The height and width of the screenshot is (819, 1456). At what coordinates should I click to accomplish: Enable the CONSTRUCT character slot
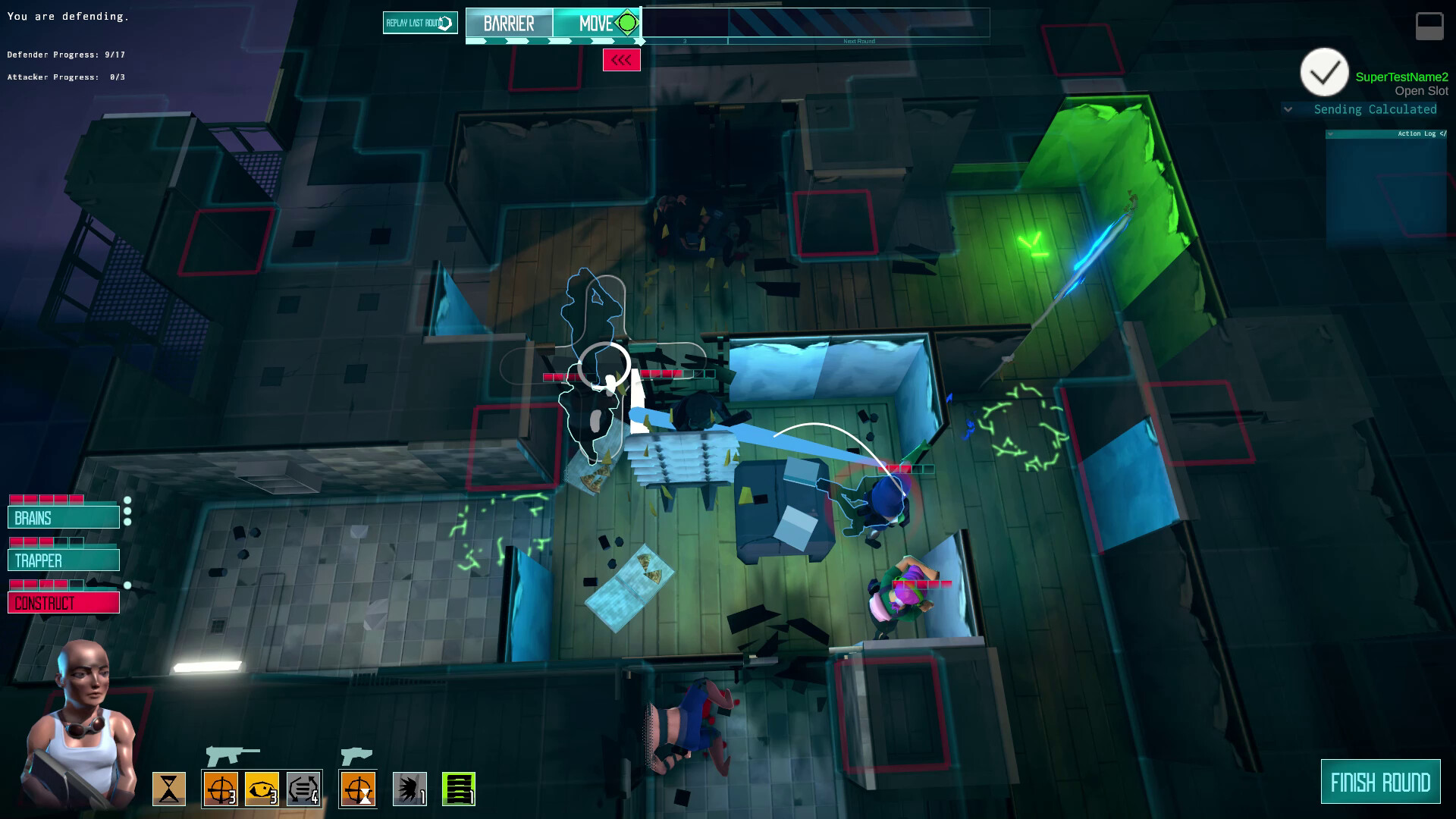[63, 602]
